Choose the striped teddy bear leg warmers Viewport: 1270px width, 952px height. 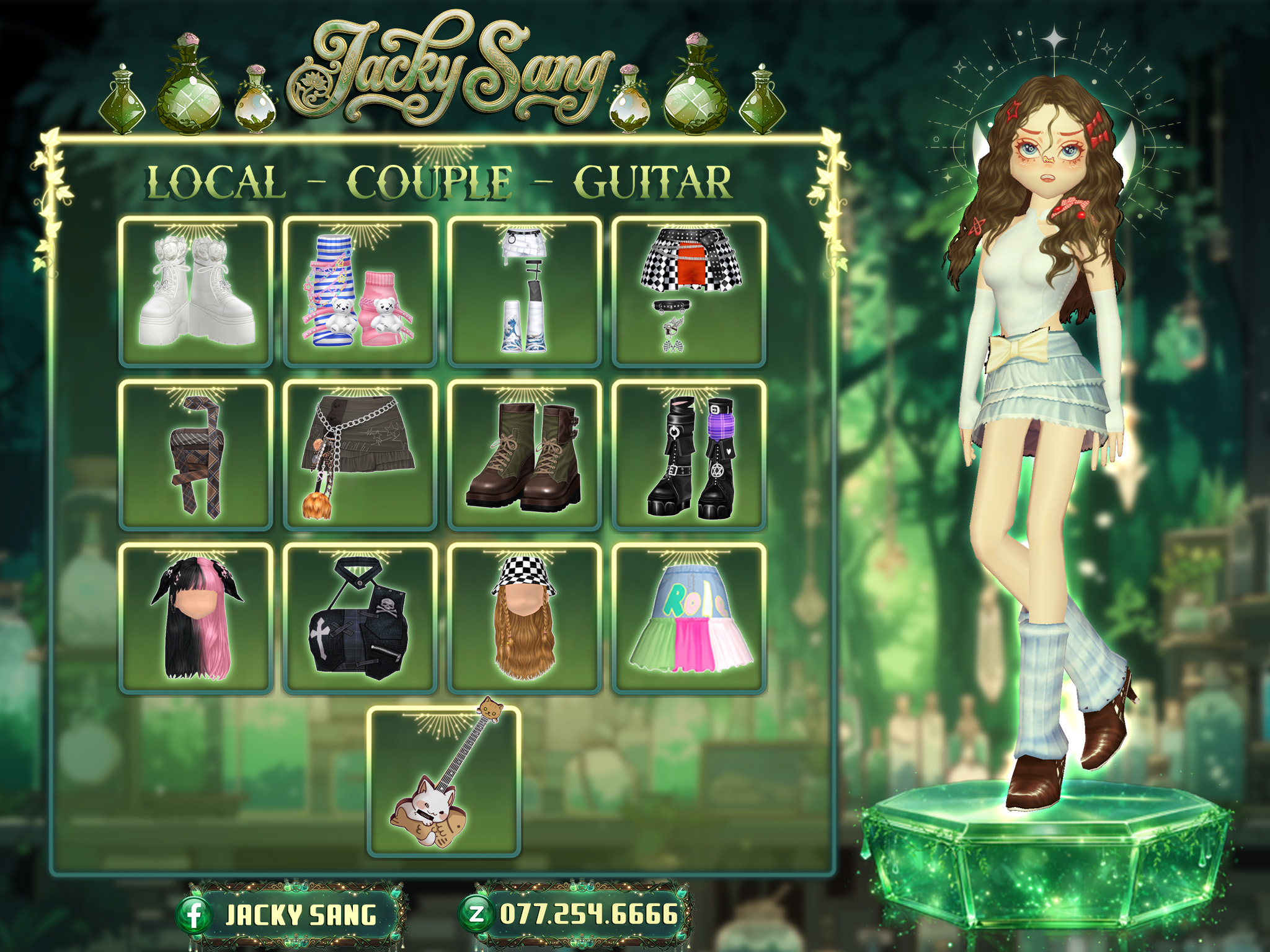(x=360, y=291)
